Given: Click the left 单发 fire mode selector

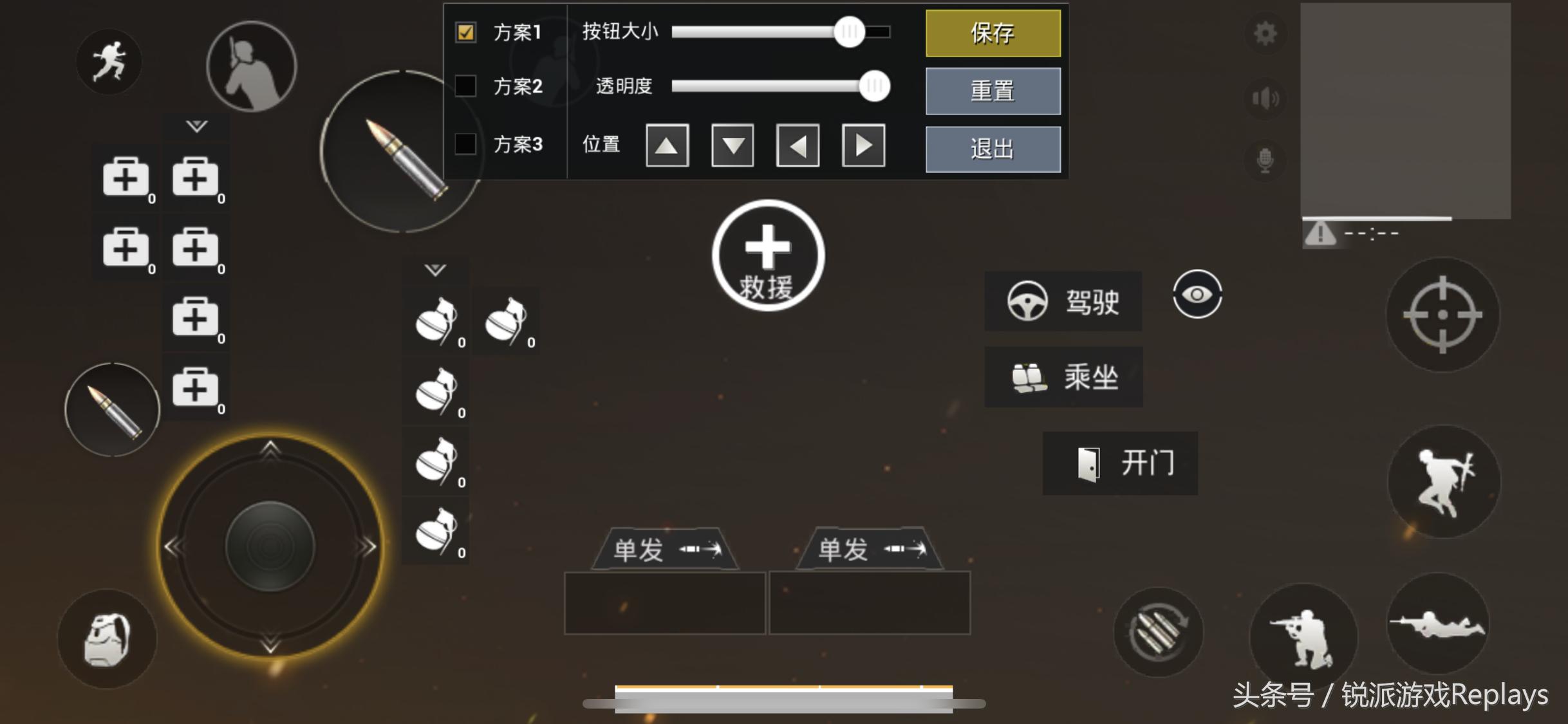Looking at the screenshot, I should (666, 548).
